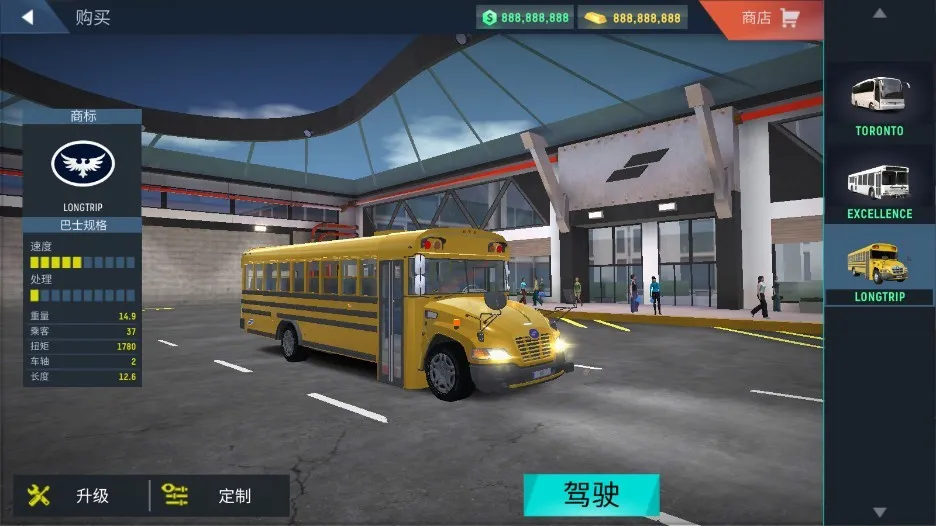The width and height of the screenshot is (936, 526).
Task: Show previous buses with the up arrow
Action: click(879, 14)
